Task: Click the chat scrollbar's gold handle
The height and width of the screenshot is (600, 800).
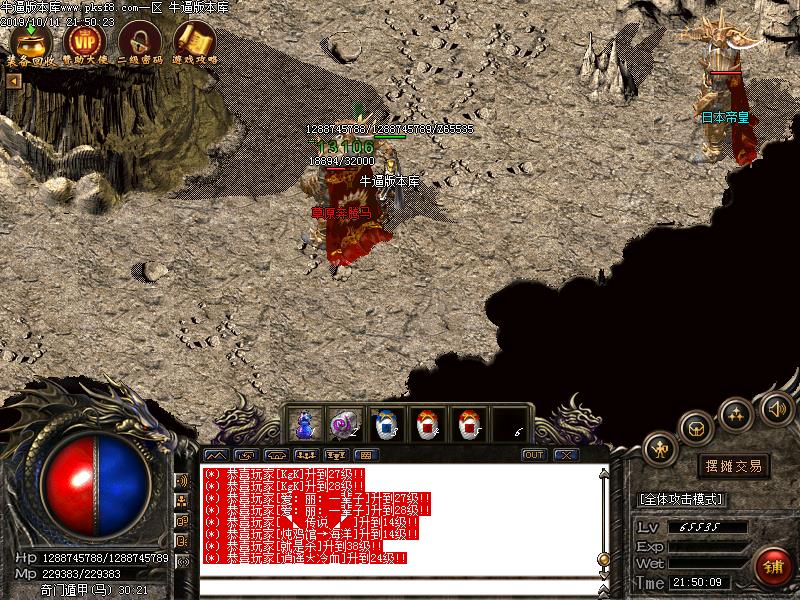Action: (x=603, y=558)
